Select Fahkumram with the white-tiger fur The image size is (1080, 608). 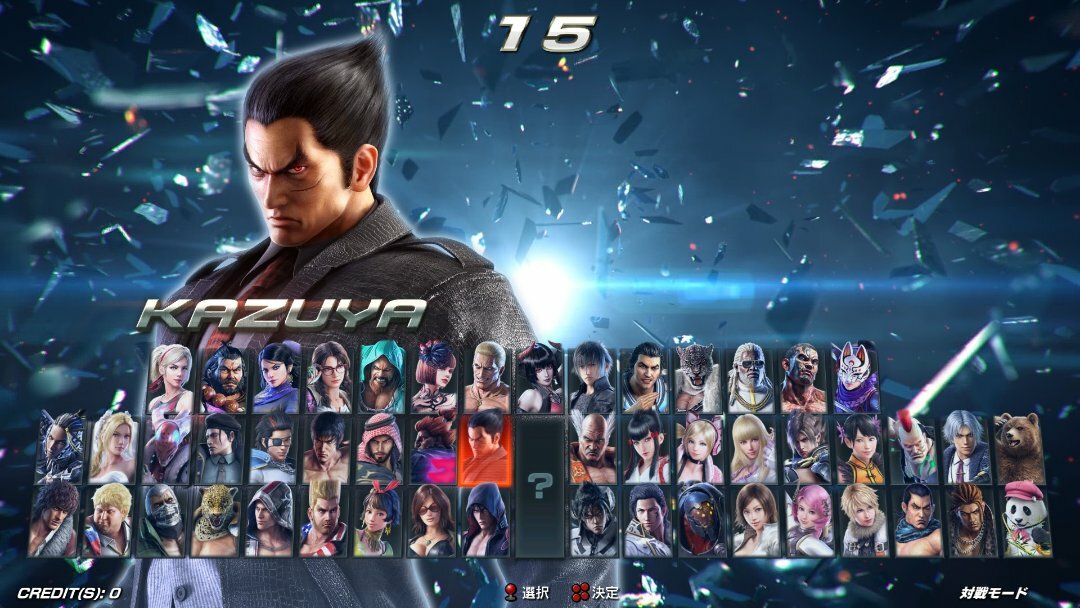[802, 379]
